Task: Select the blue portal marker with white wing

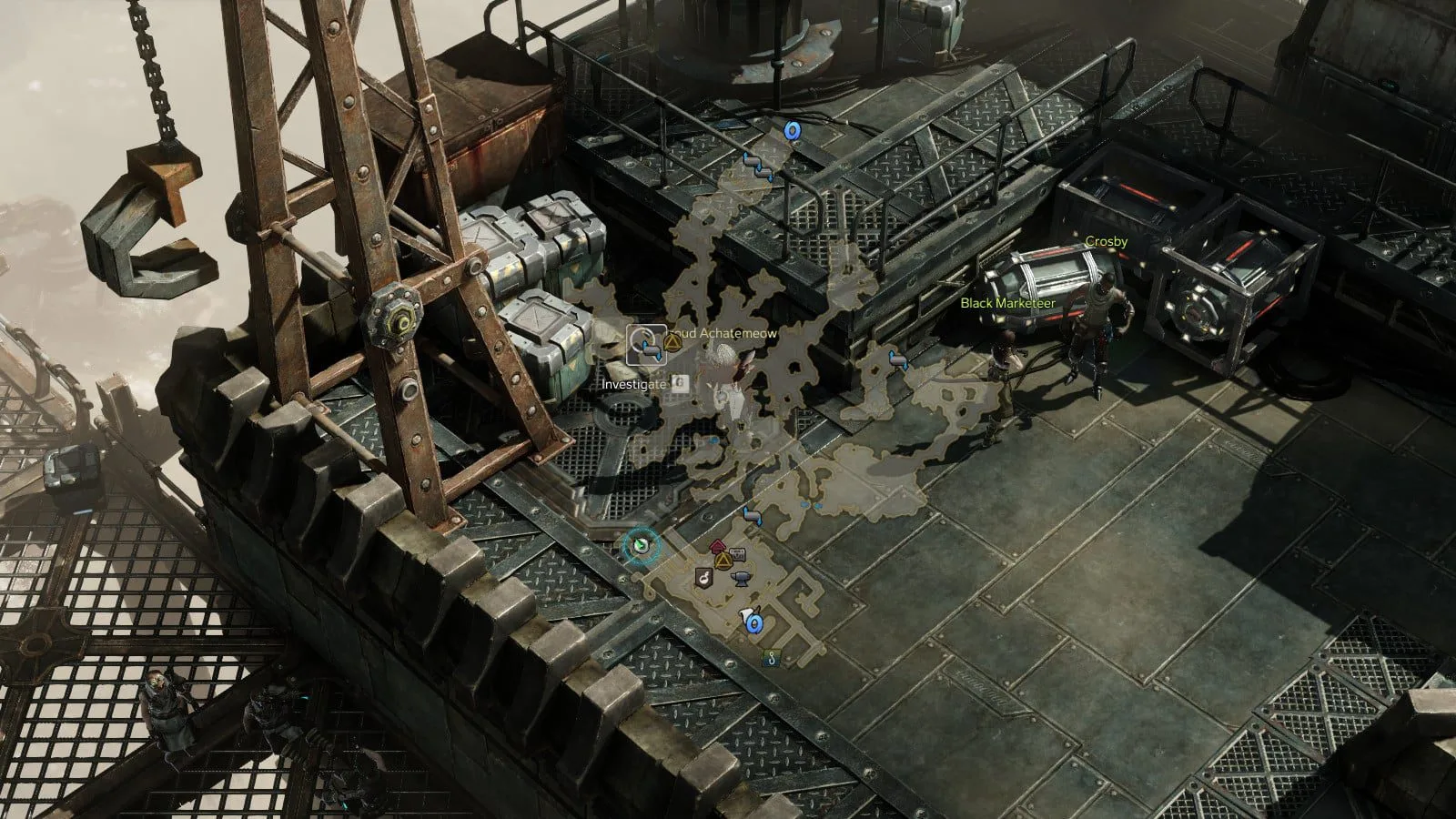Action: 753,622
